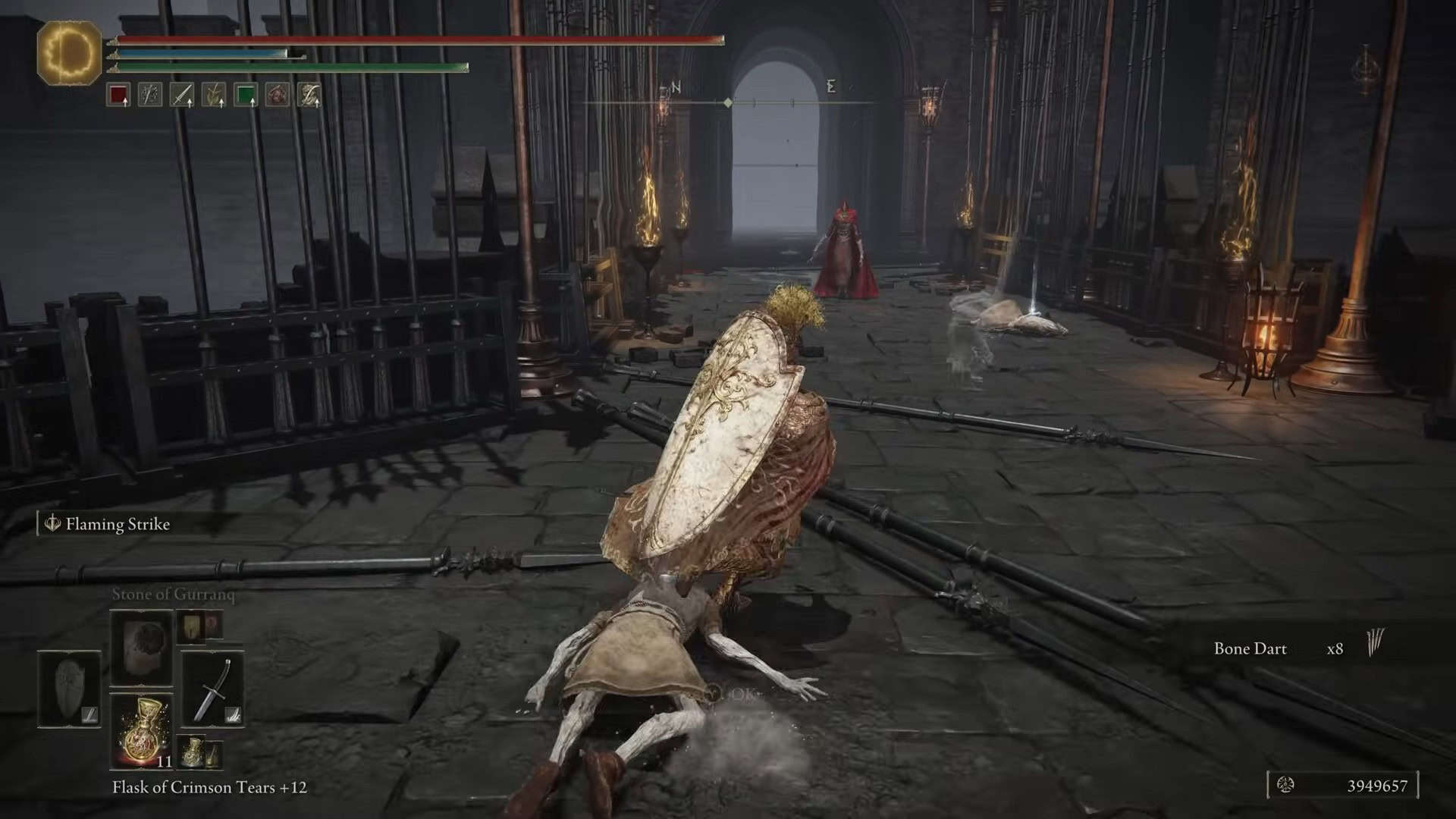The height and width of the screenshot is (819, 1456).
Task: Select the Stone of Gurranq spell slot
Action: coord(141,647)
